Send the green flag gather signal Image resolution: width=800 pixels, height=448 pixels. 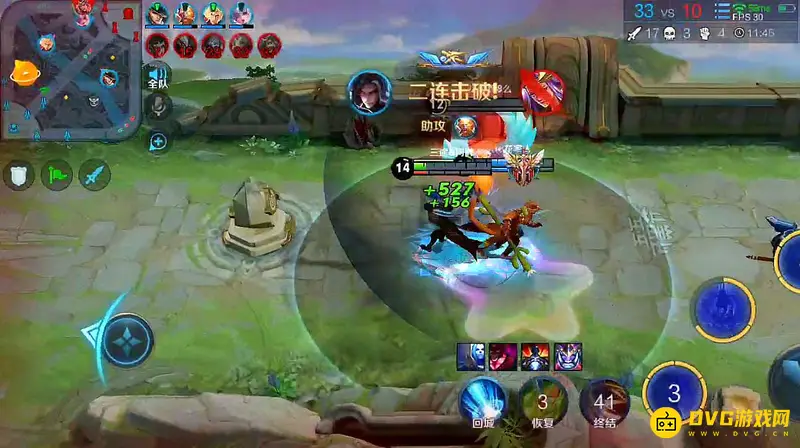tap(57, 175)
